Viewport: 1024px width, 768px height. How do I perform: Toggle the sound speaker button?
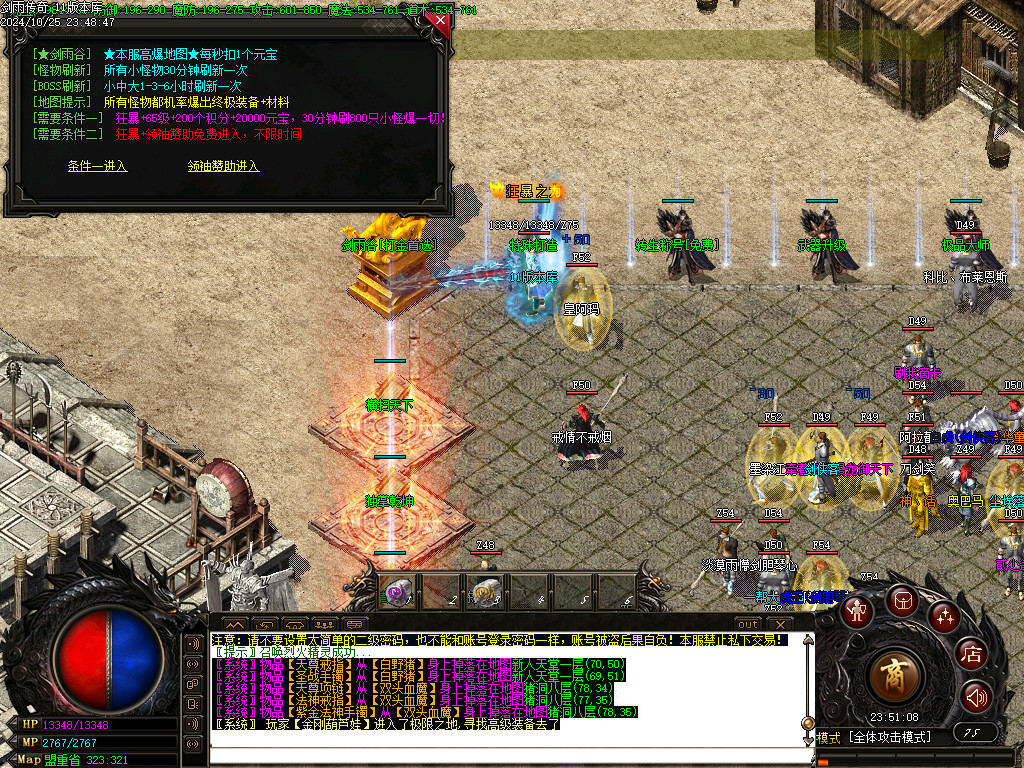tap(976, 696)
